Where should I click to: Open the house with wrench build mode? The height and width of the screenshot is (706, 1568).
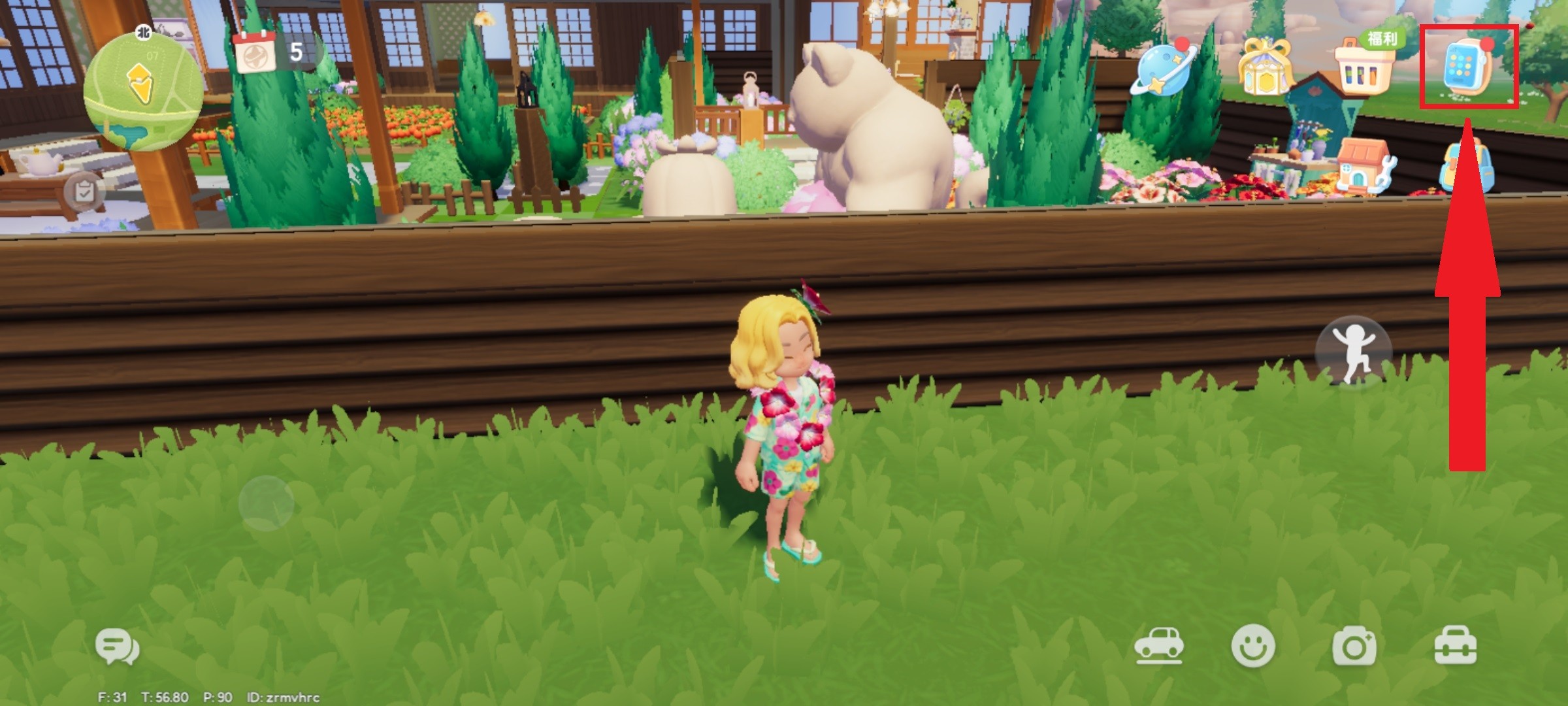[1365, 166]
